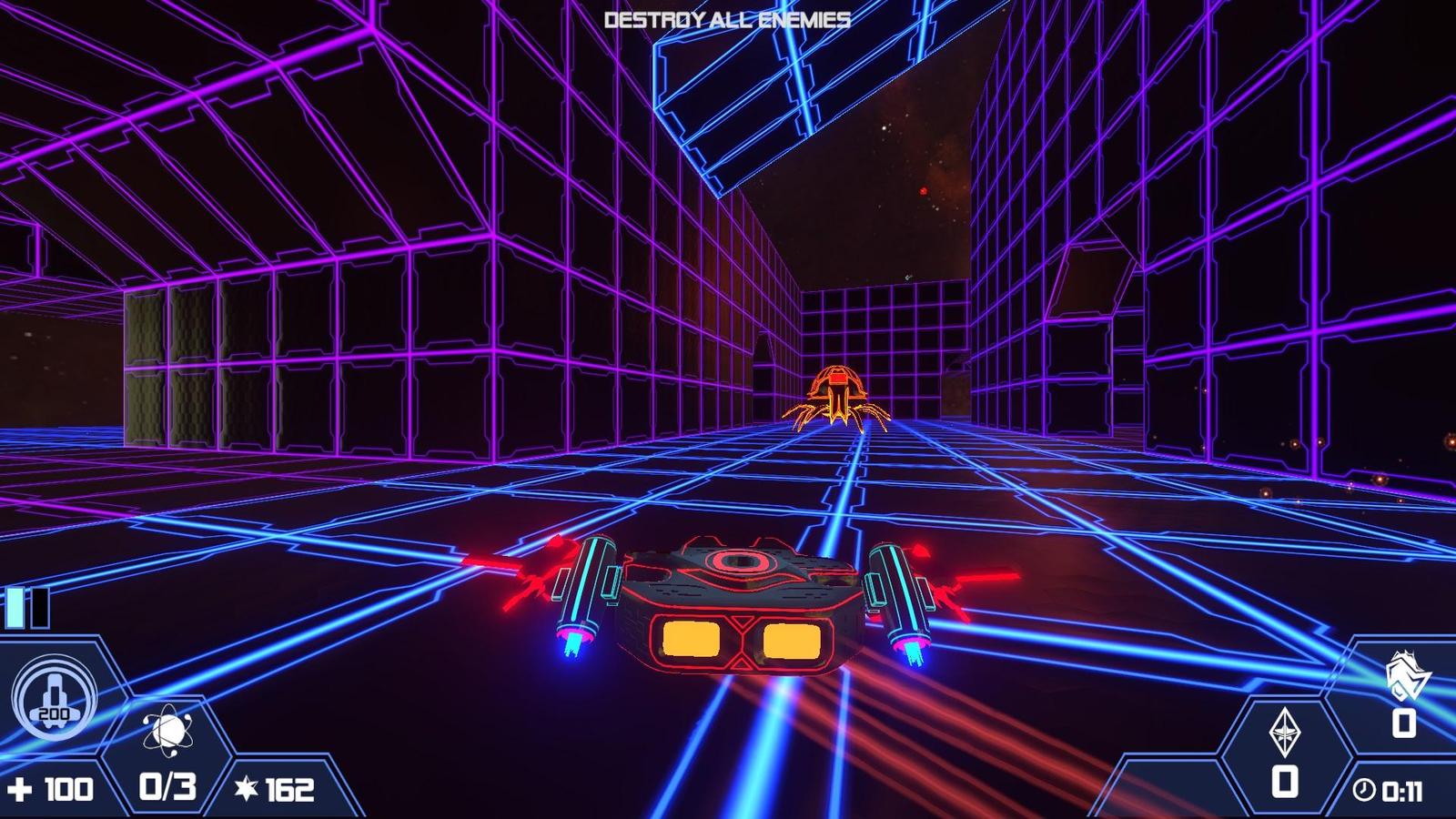Screen dimensions: 1456x819
Task: Click the circular ship weapon icon
Action: click(x=53, y=698)
